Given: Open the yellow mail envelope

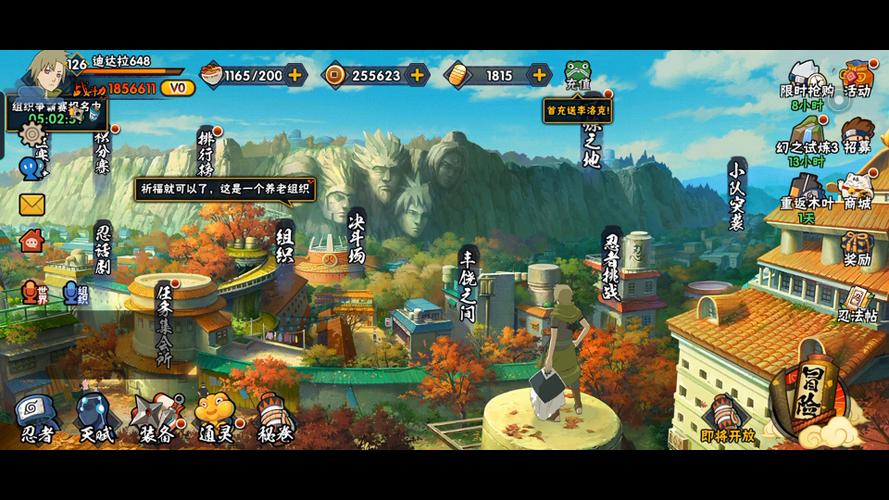Looking at the screenshot, I should point(32,205).
